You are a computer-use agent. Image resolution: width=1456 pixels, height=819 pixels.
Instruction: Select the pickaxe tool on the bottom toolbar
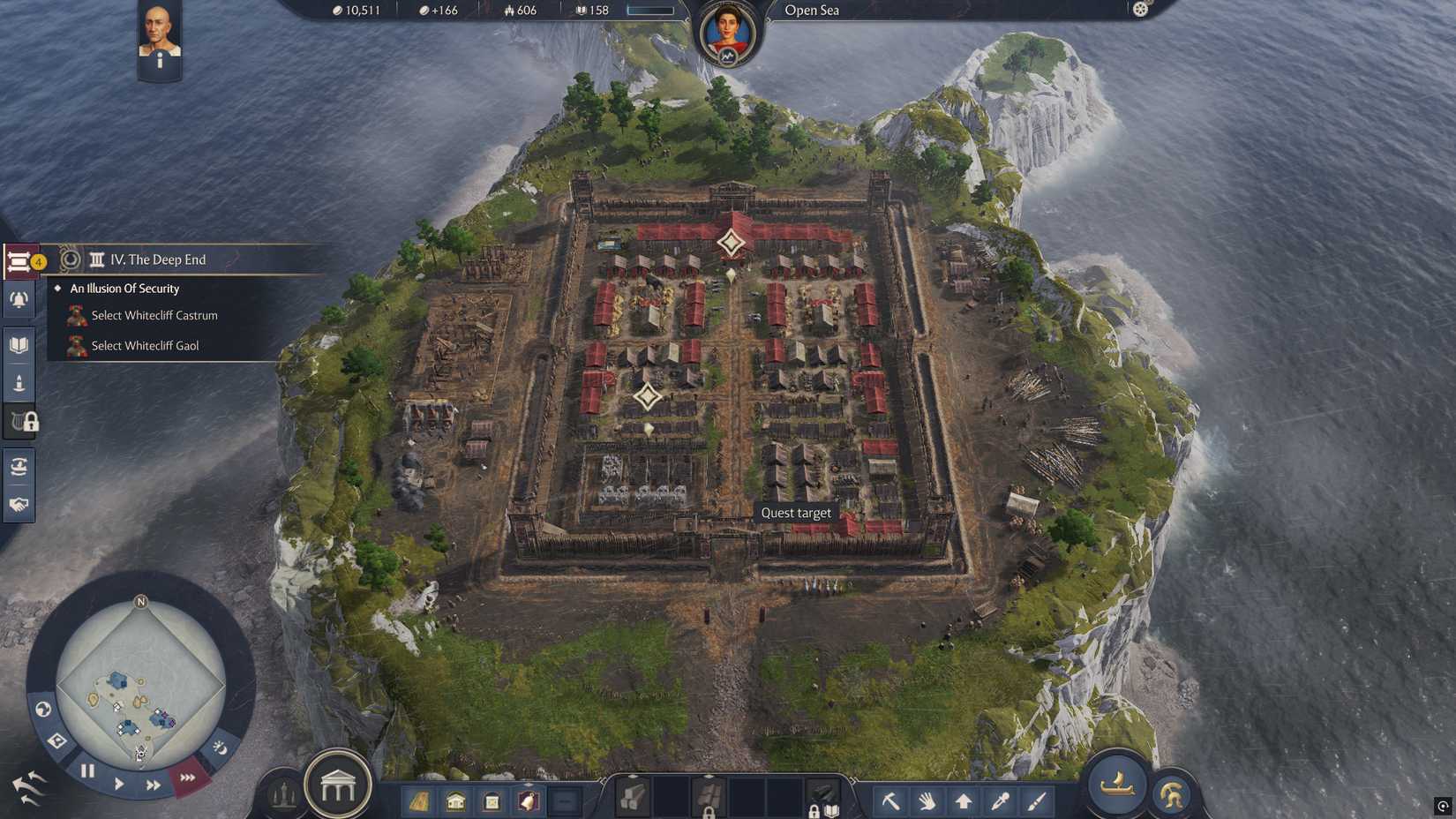tap(891, 800)
